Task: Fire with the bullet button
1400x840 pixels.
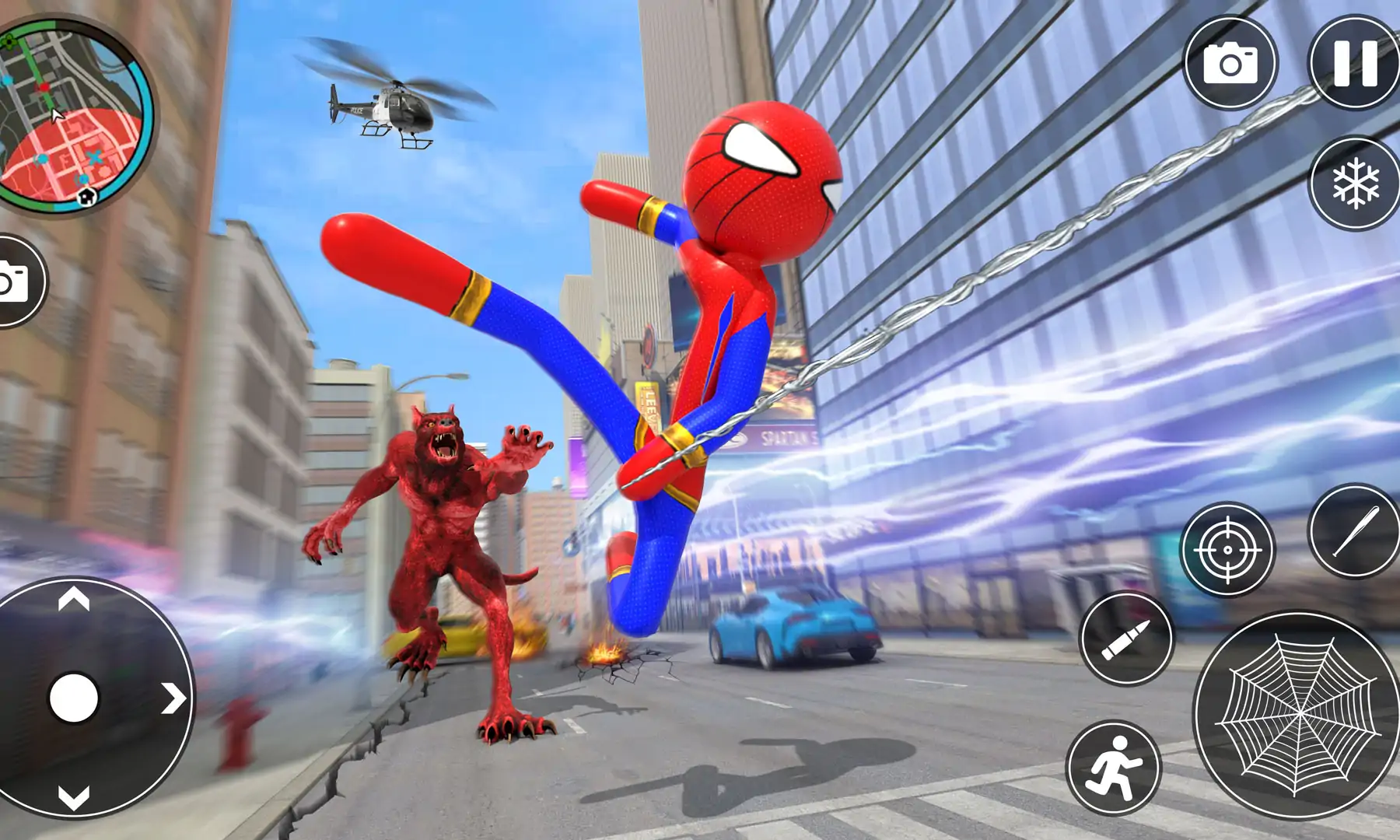Action: (x=1126, y=638)
